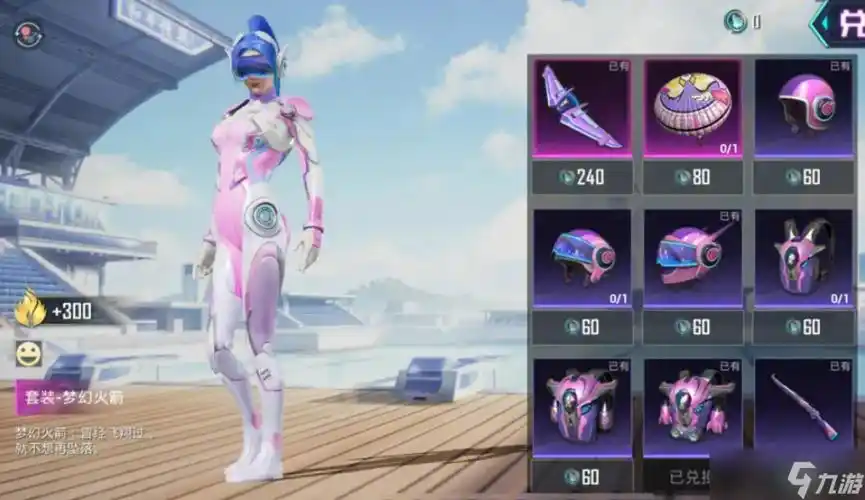Pick the pink backpack with side thrusters
Screen dimensions: 865x500
[x=692, y=407]
